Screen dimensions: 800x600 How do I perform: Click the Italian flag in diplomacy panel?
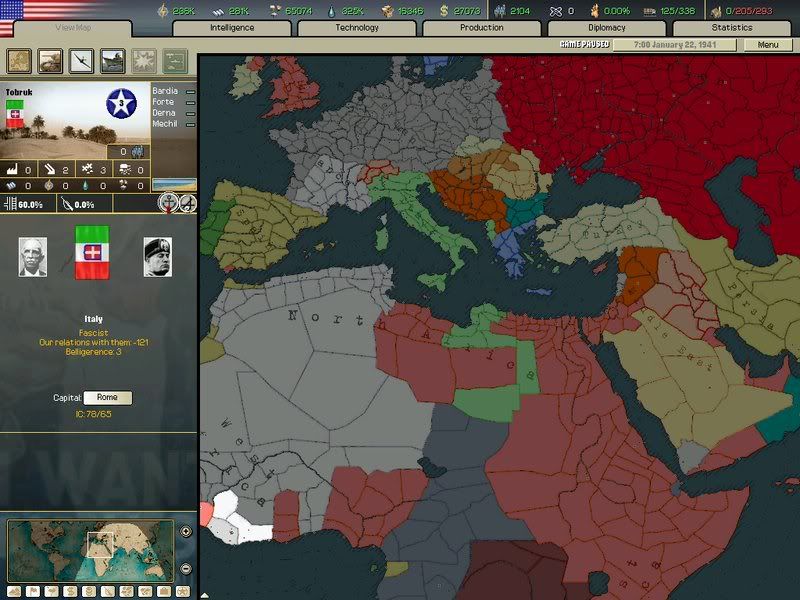(x=95, y=252)
